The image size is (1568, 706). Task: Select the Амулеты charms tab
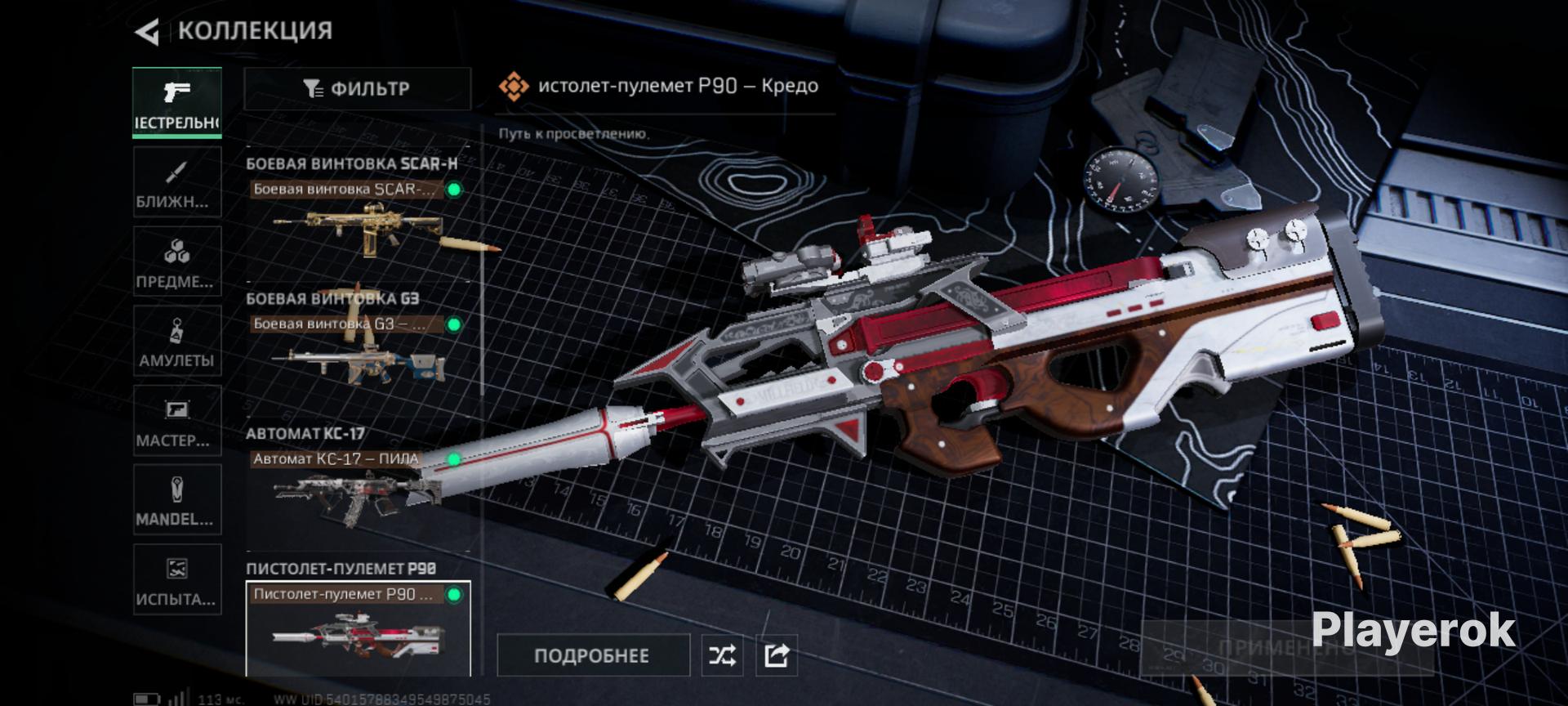[x=176, y=341]
